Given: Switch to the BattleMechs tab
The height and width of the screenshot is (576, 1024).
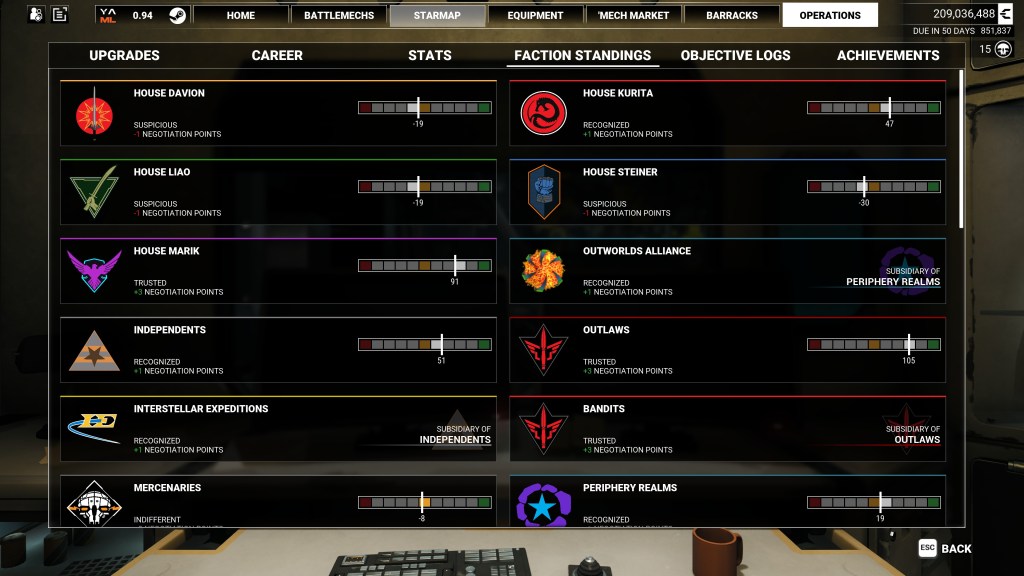Looking at the screenshot, I should [339, 15].
